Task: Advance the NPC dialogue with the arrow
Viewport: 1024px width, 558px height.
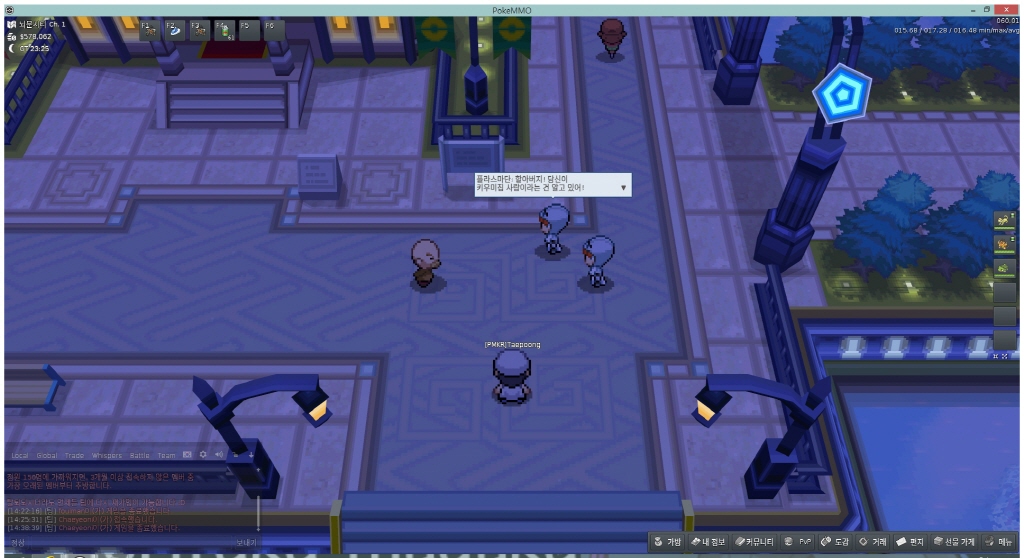Action: click(623, 187)
